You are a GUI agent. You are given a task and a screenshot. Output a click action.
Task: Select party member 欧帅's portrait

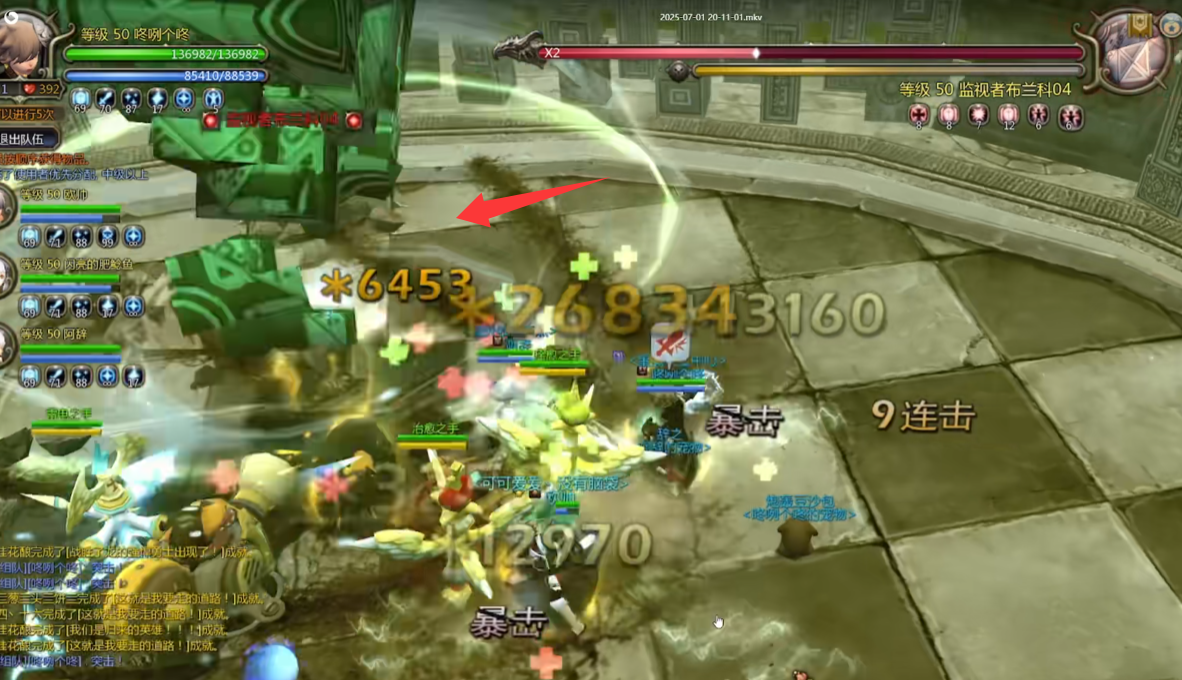pyautogui.click(x=7, y=207)
